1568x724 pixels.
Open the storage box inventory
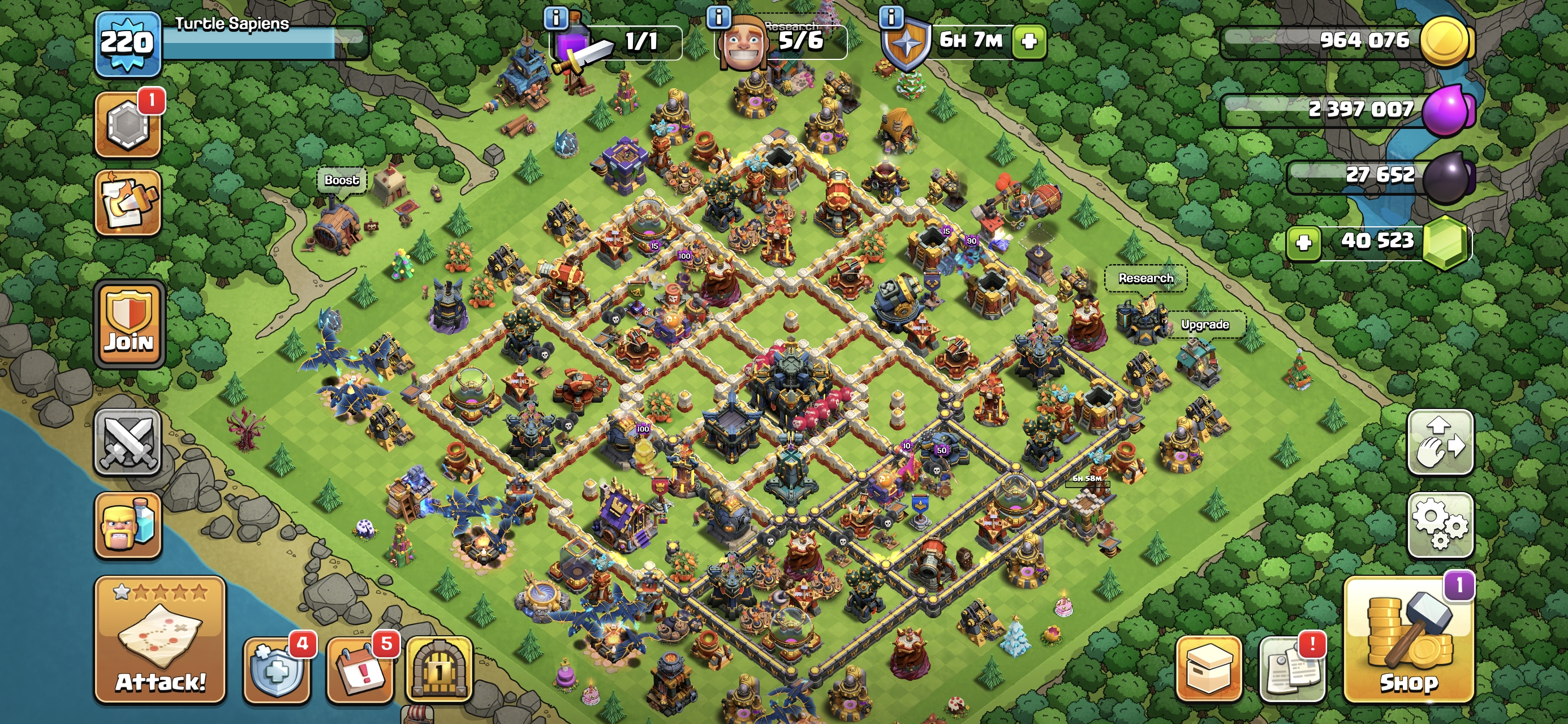point(1208,669)
